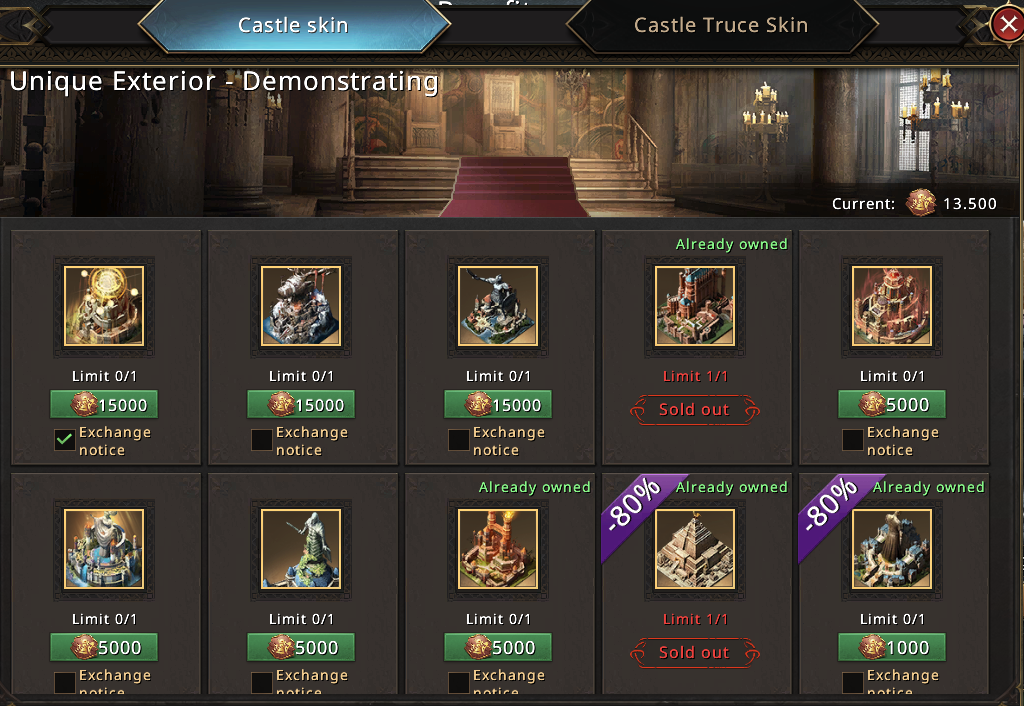Close the castle skin window
The height and width of the screenshot is (706, 1024).
[1007, 26]
